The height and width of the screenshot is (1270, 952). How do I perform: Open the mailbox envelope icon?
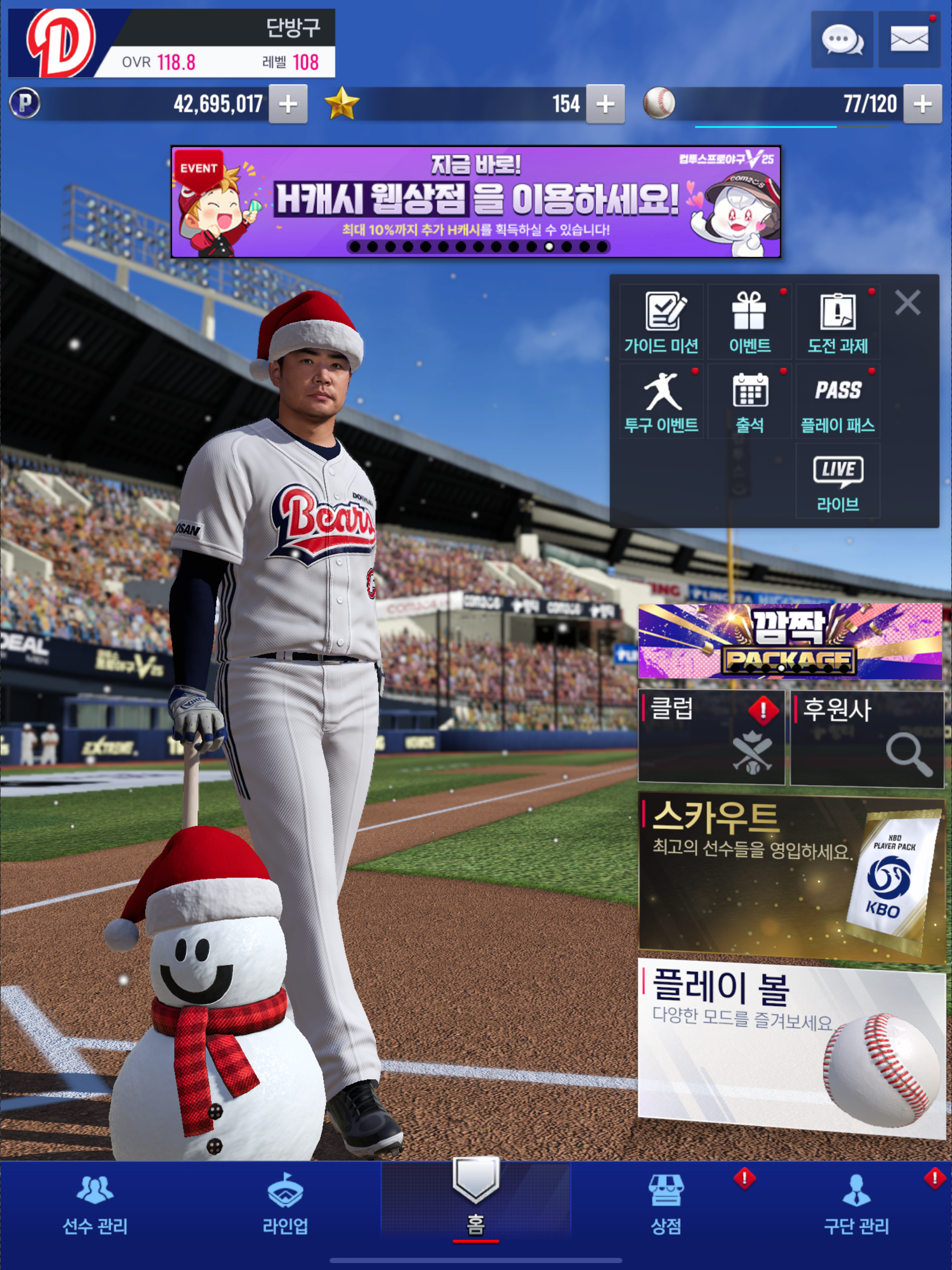909,40
